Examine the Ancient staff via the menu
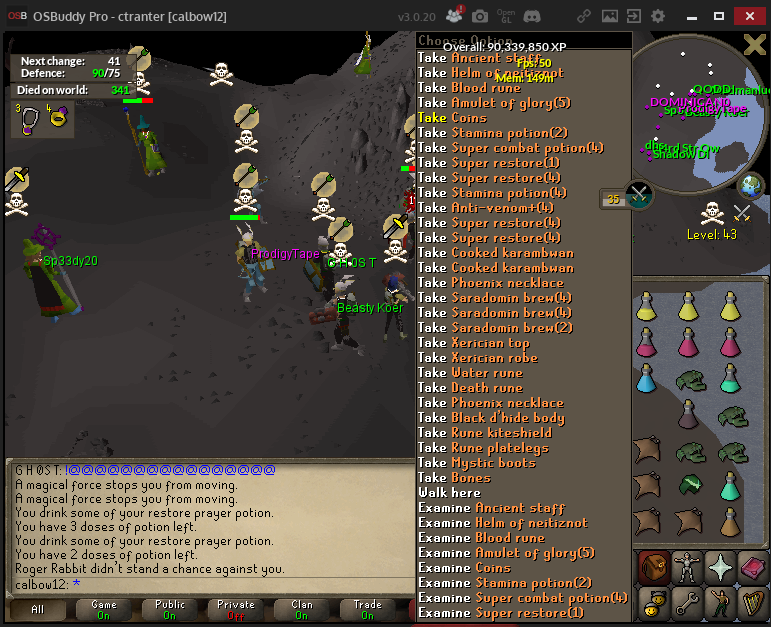Image resolution: width=771 pixels, height=627 pixels. (491, 508)
